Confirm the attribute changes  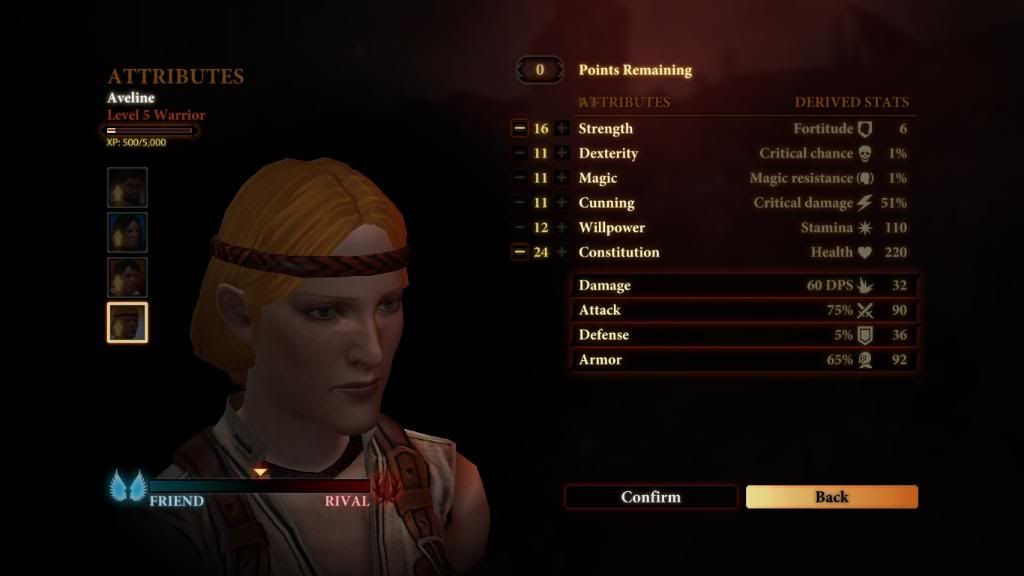click(651, 497)
